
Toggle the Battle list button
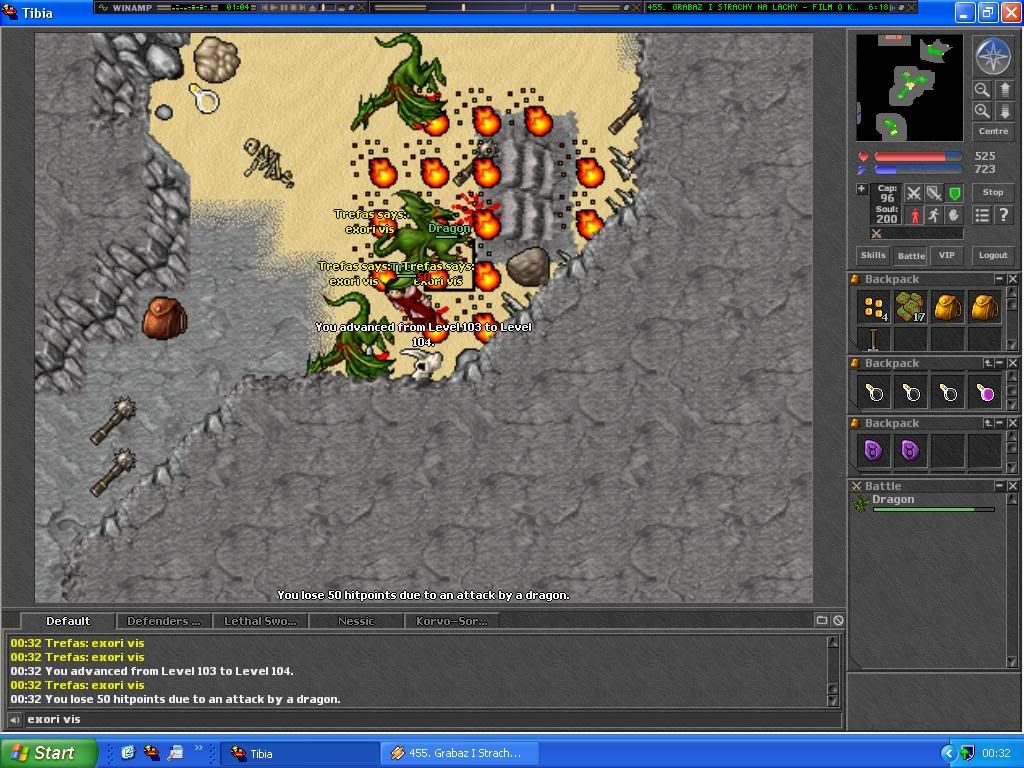(910, 255)
